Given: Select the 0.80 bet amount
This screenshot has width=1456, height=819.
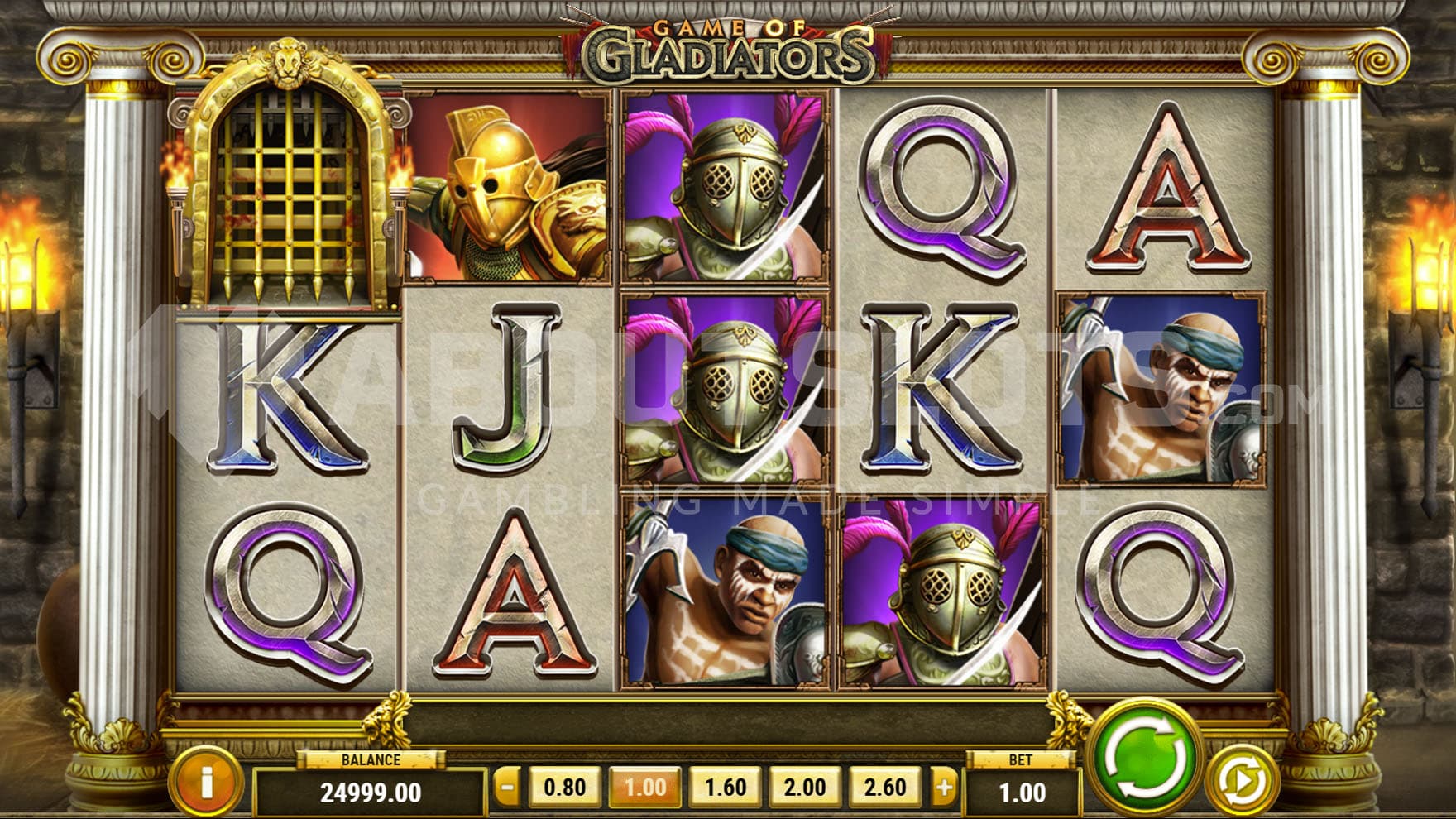Looking at the screenshot, I should point(564,788).
